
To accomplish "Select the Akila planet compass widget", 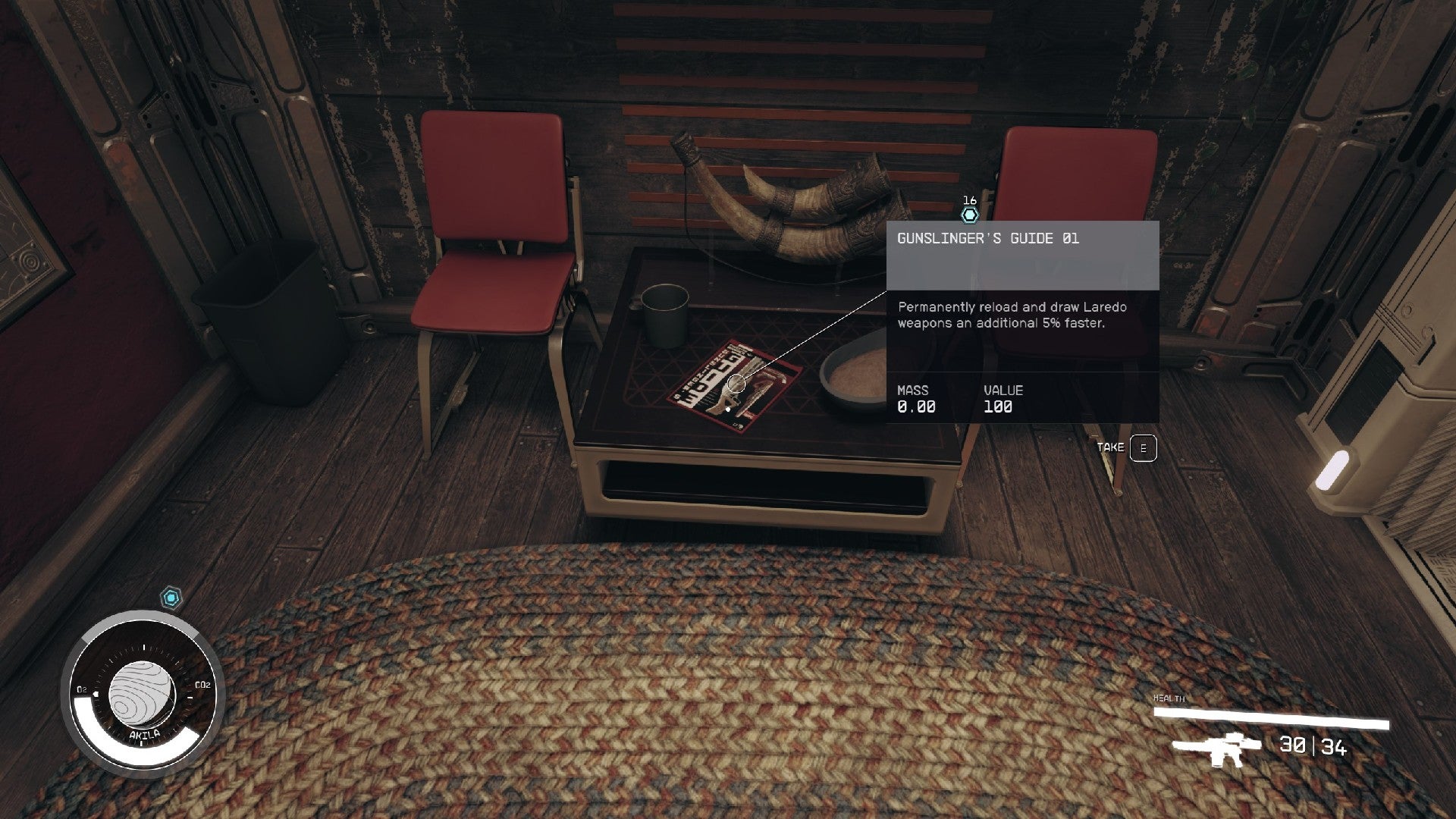I will tap(143, 694).
